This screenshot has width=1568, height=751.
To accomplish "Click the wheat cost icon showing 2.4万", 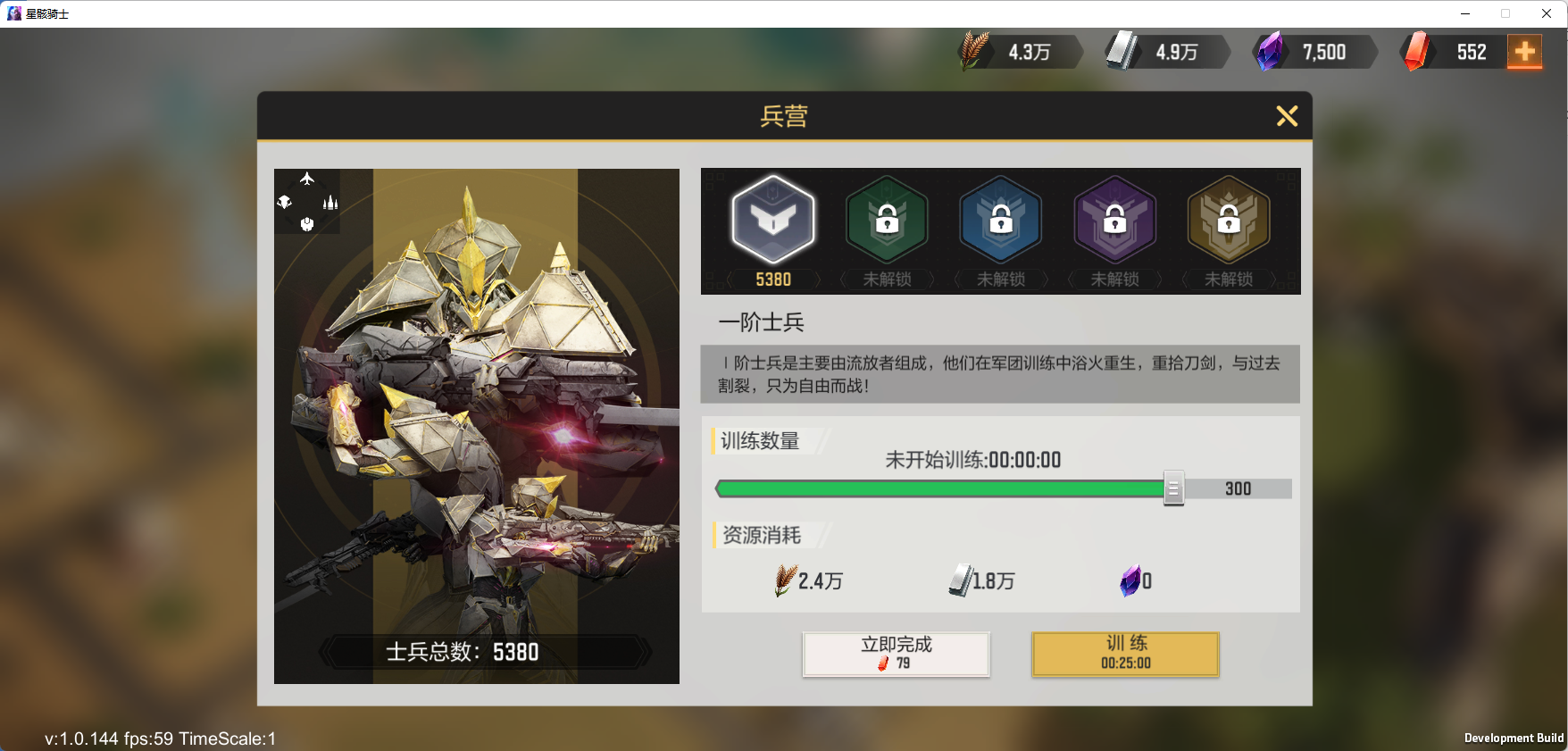I will click(785, 580).
